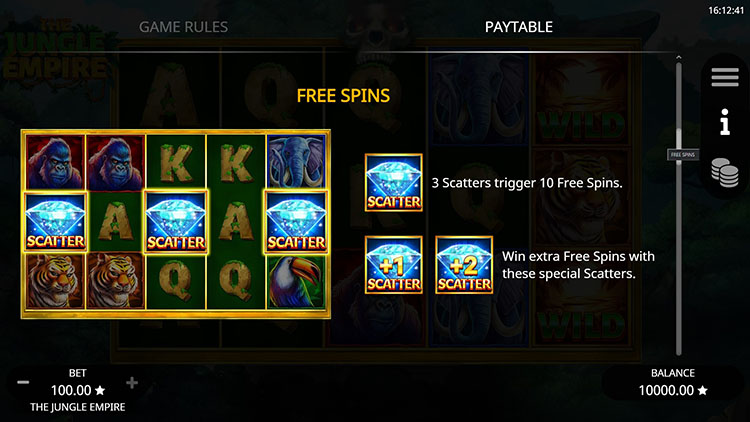Increase the bet with the plus button
This screenshot has width=750, height=422.
(132, 383)
